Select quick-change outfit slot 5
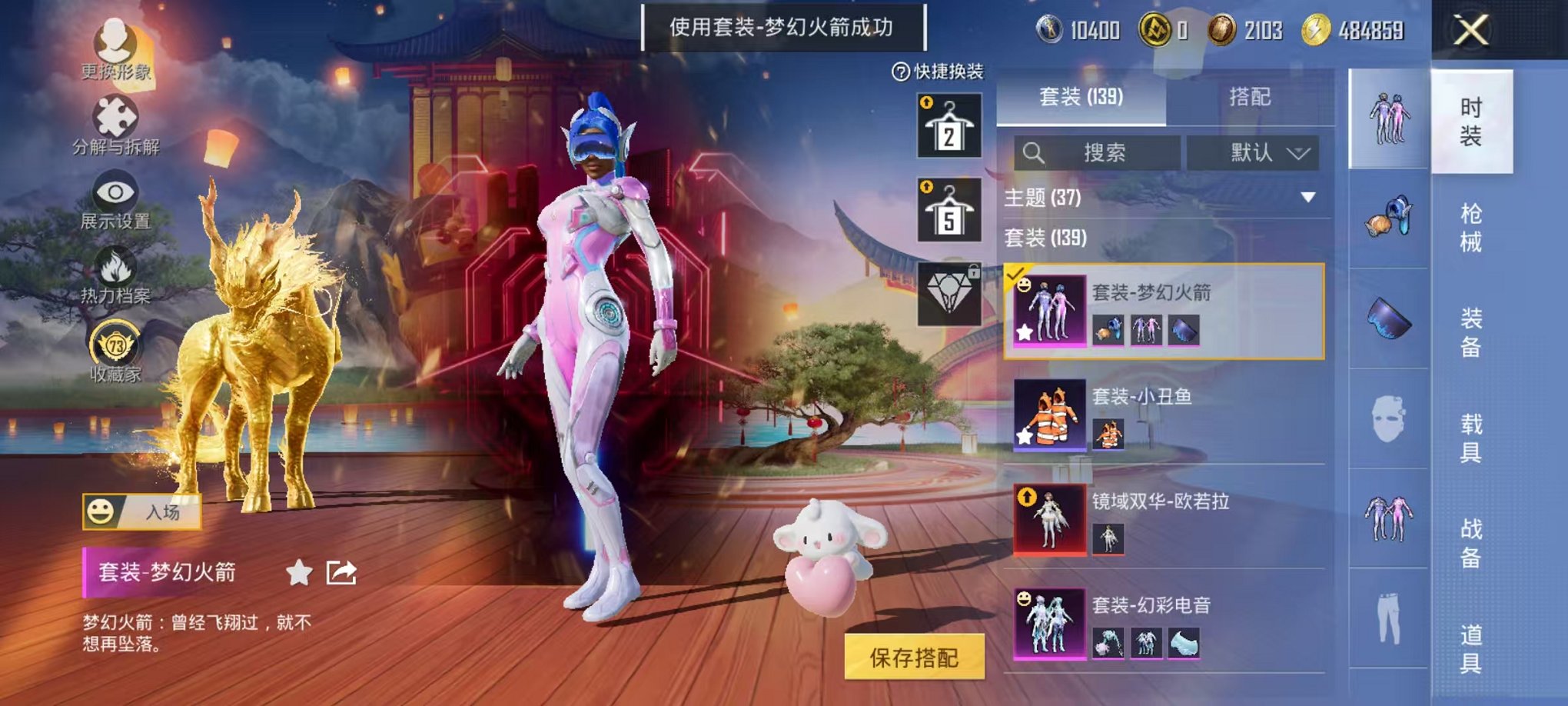This screenshot has height=706, width=1568. [x=951, y=209]
